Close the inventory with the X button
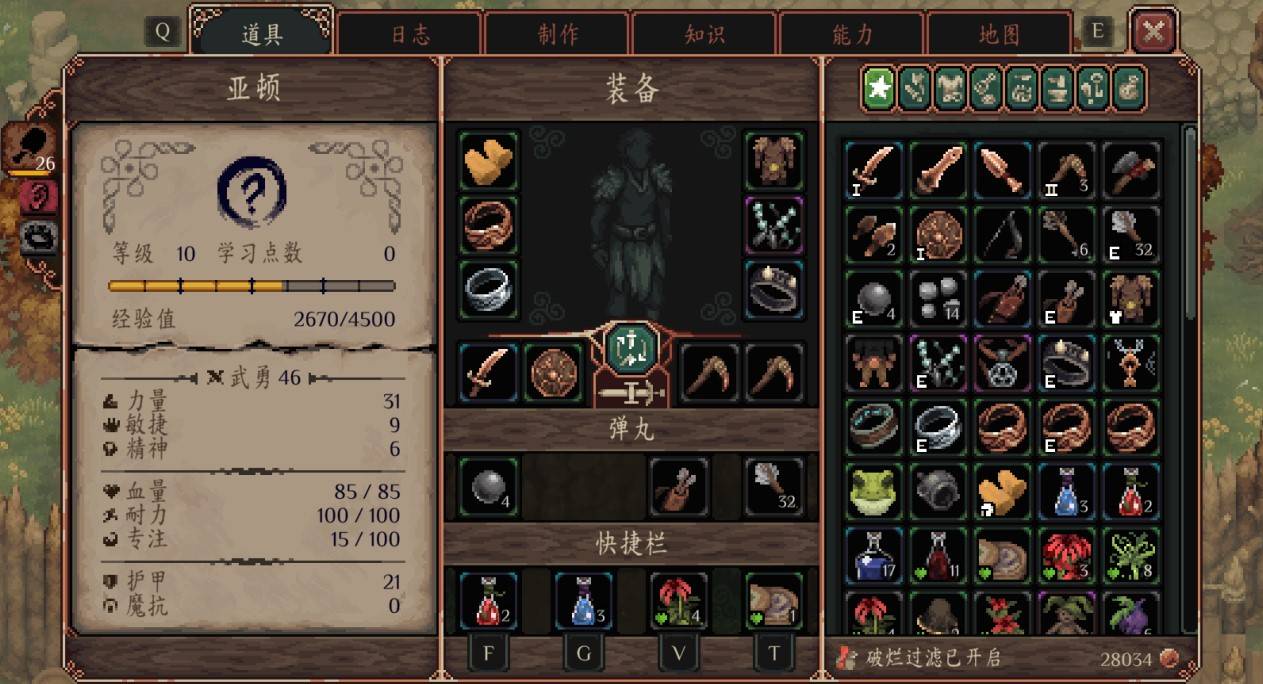The image size is (1263, 684). [1153, 32]
